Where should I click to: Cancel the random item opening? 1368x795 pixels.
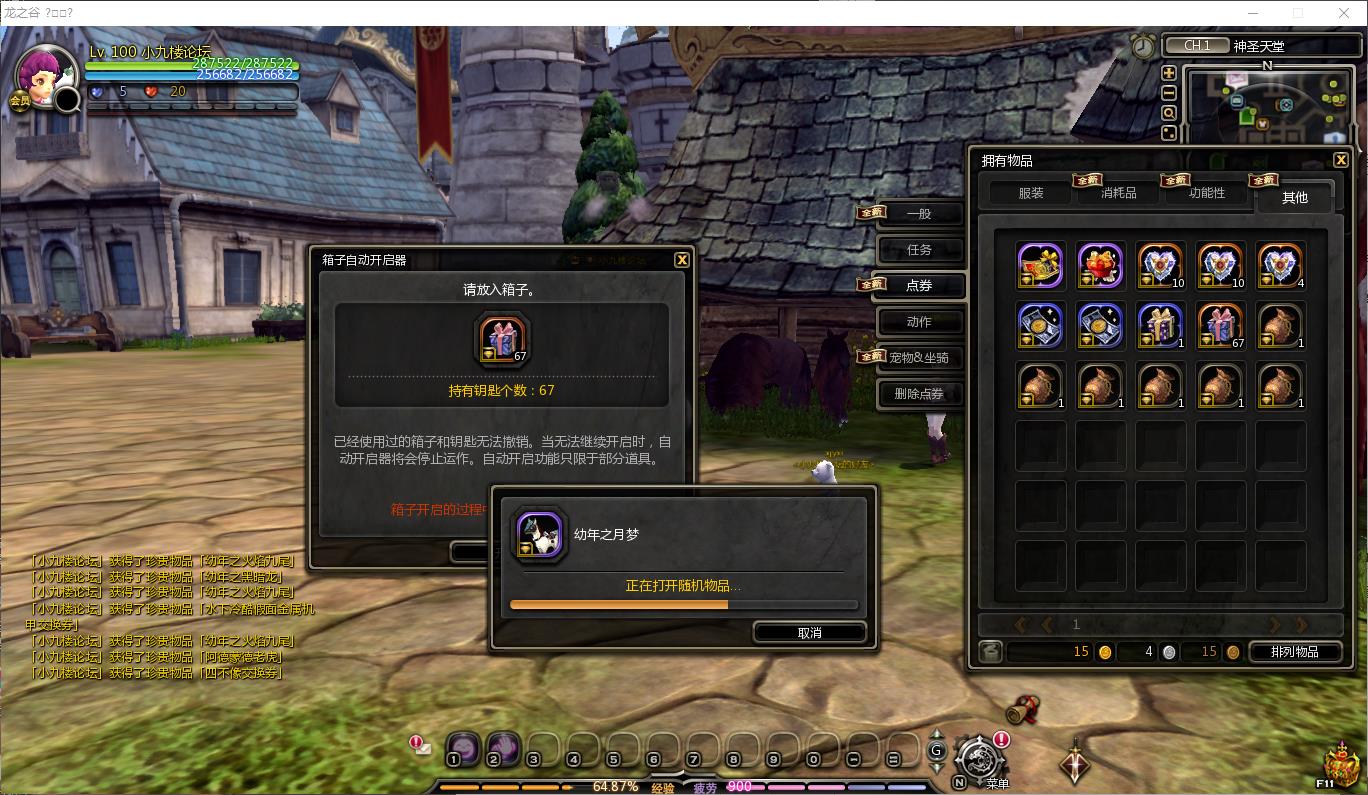tap(809, 632)
